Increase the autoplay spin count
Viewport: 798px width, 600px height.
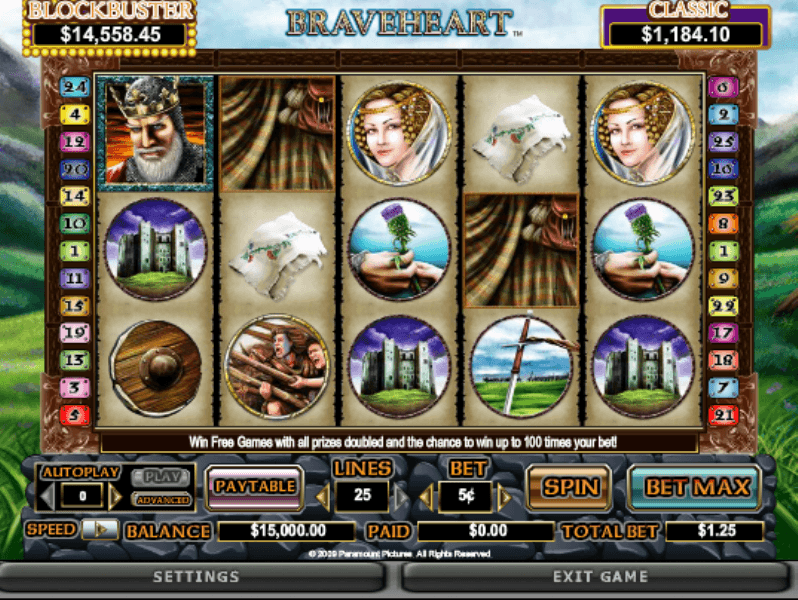[x=116, y=496]
